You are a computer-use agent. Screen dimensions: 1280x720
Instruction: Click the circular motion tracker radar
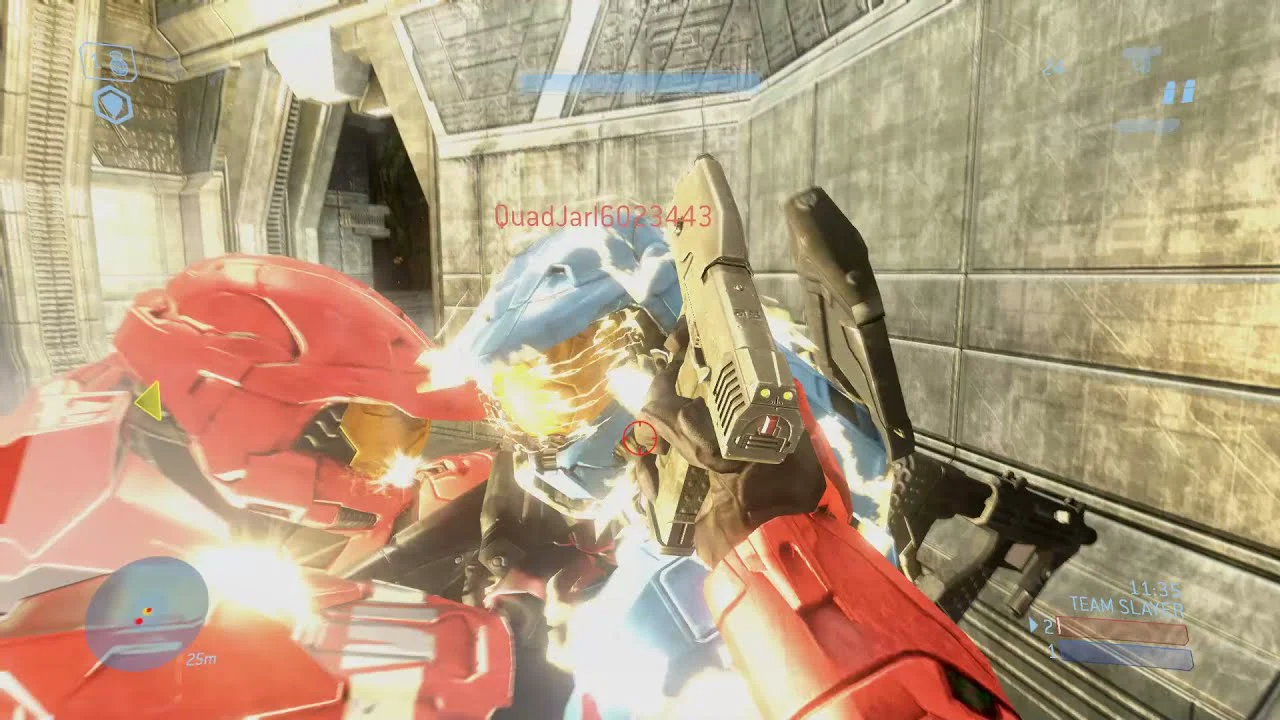146,613
